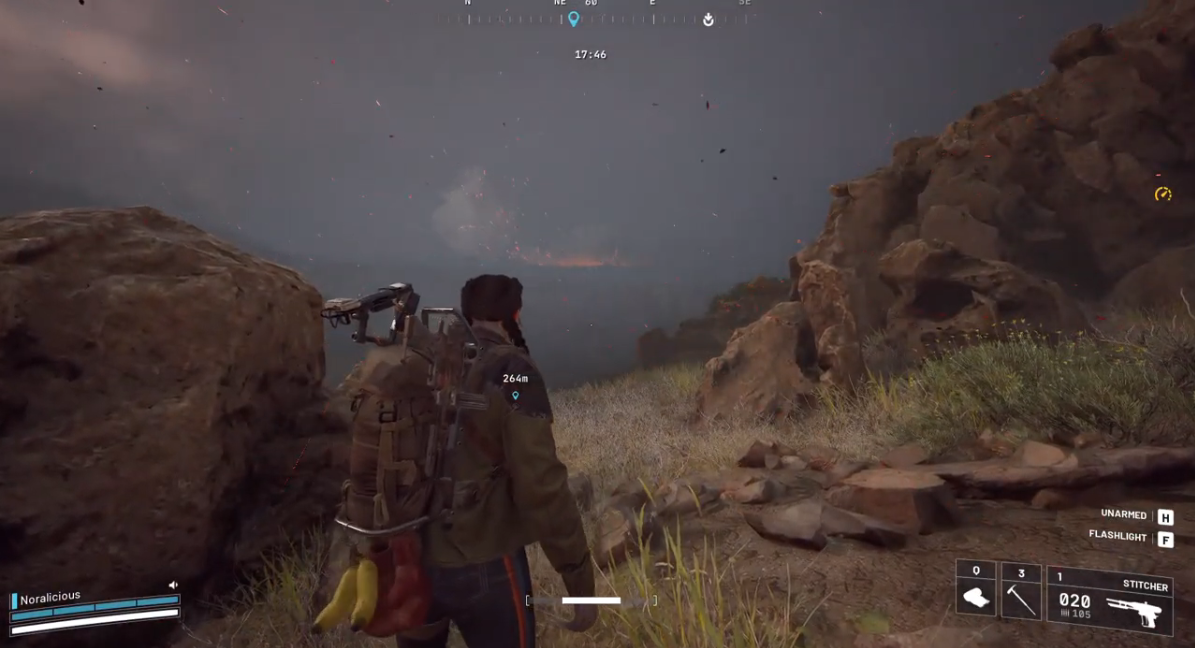
Task: Click the speaker icon beside Noralicious
Action: (x=173, y=585)
